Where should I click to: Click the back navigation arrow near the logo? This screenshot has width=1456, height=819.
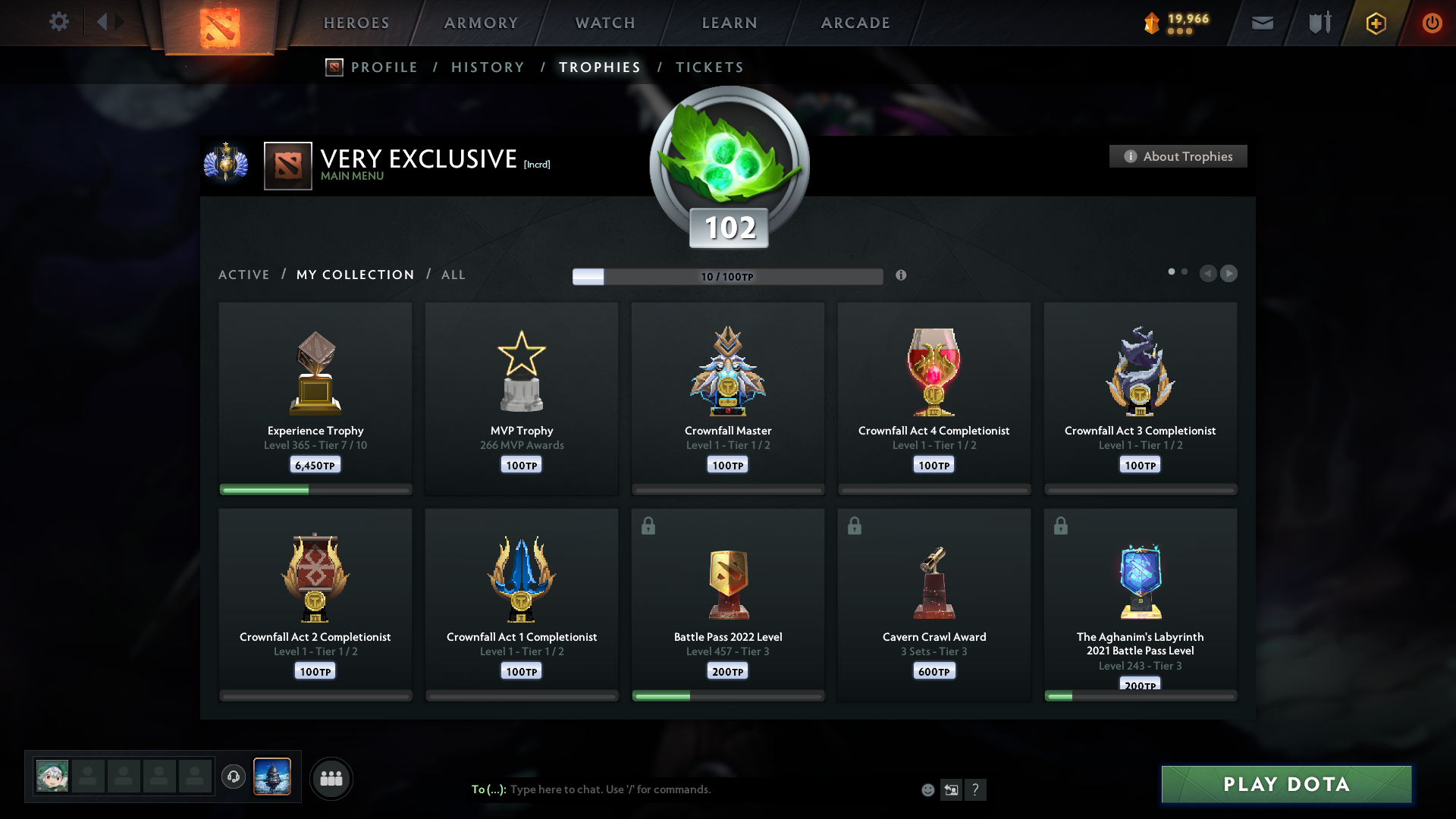(x=103, y=22)
